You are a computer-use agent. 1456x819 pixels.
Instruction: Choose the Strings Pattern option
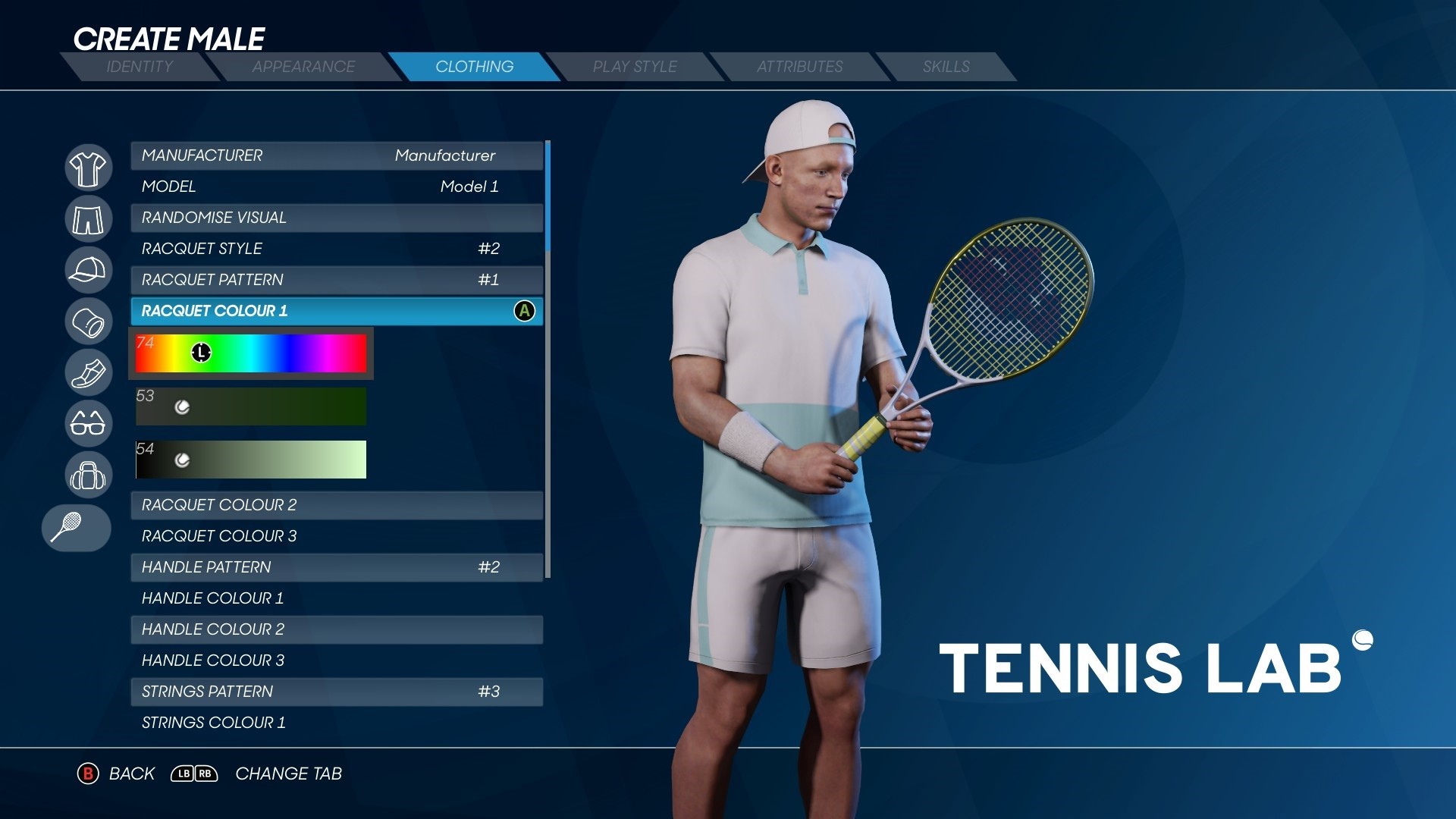[337, 692]
